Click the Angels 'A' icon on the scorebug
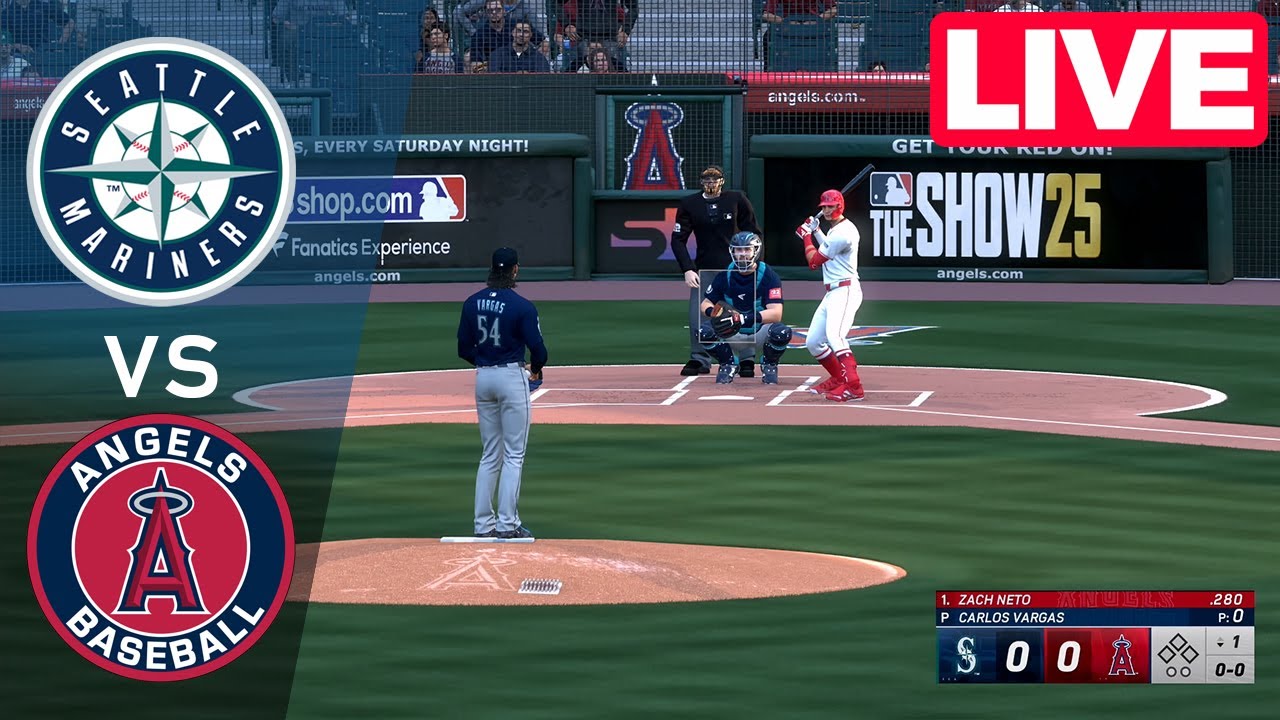 [1121, 655]
